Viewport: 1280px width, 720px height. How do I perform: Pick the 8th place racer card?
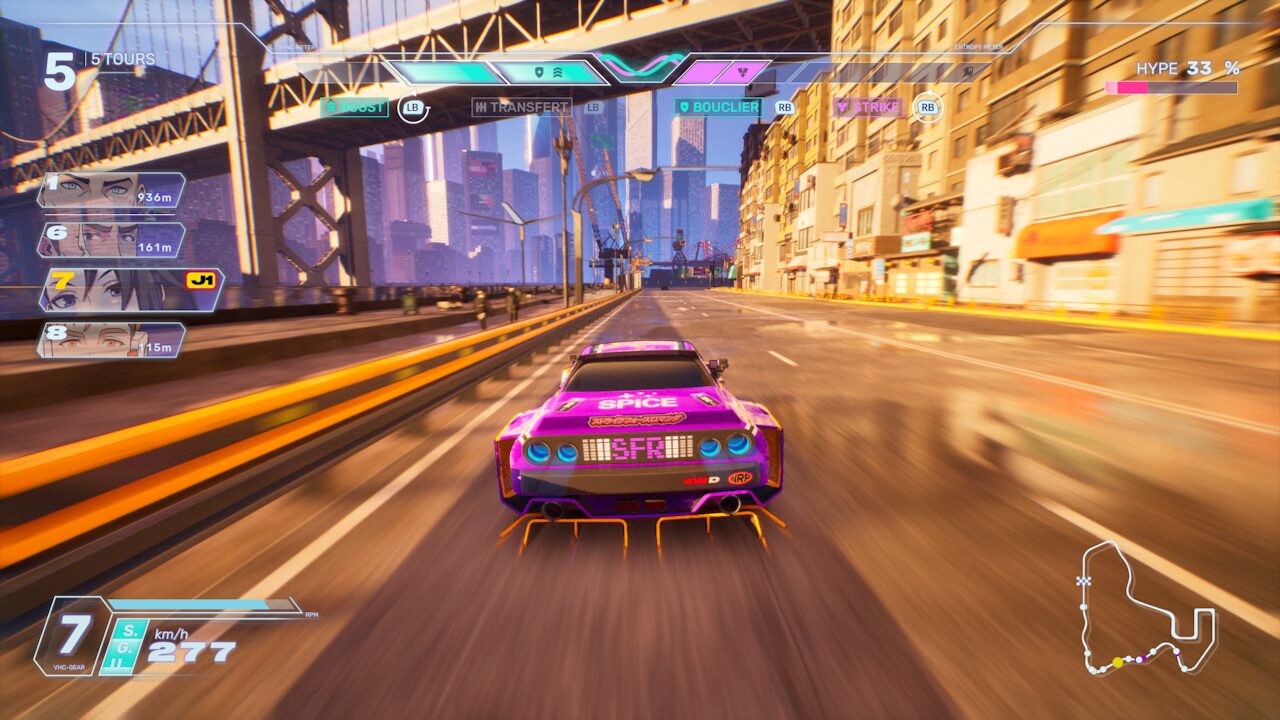111,340
